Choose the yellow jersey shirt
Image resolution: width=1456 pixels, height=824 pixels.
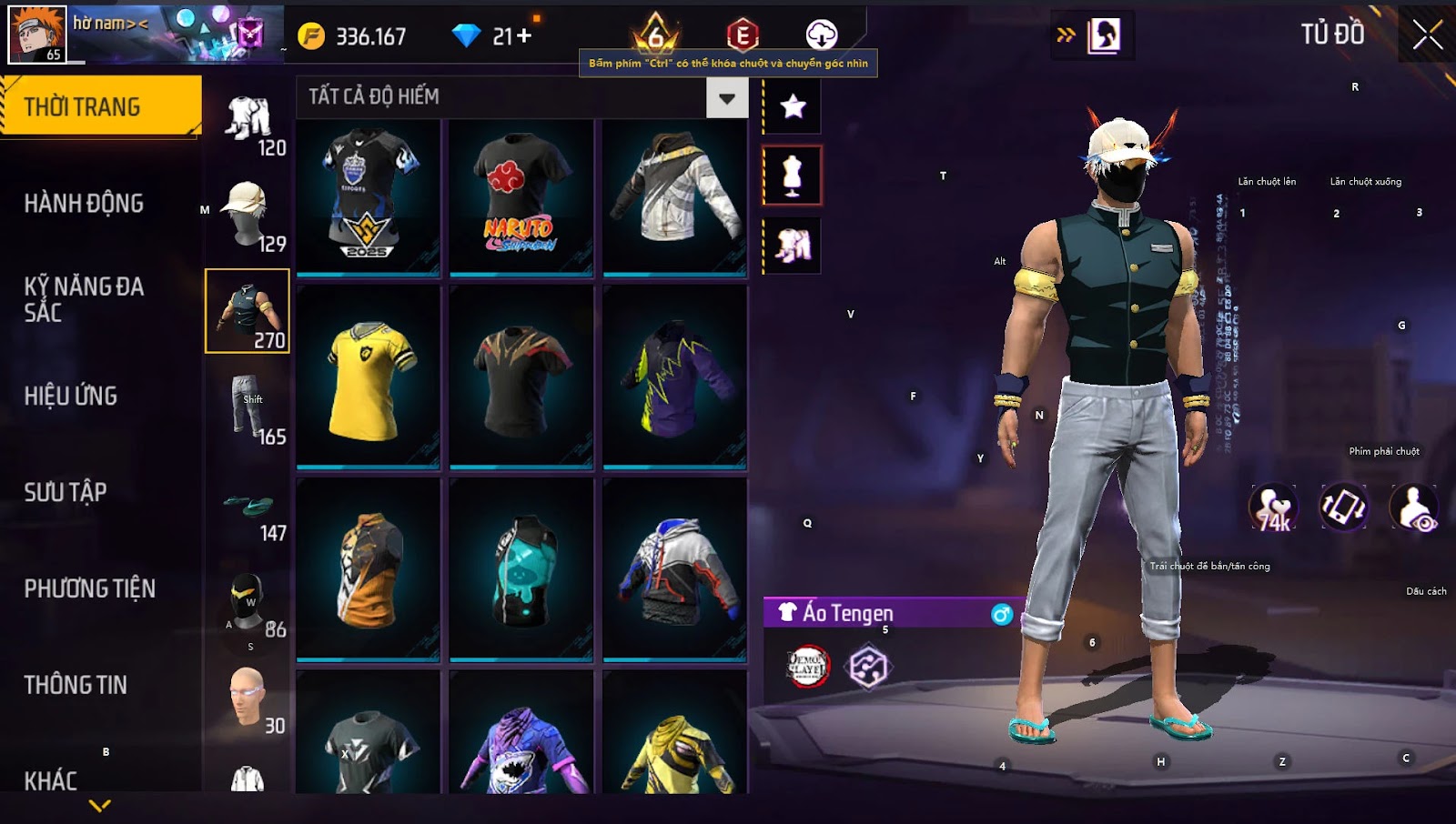point(369,378)
